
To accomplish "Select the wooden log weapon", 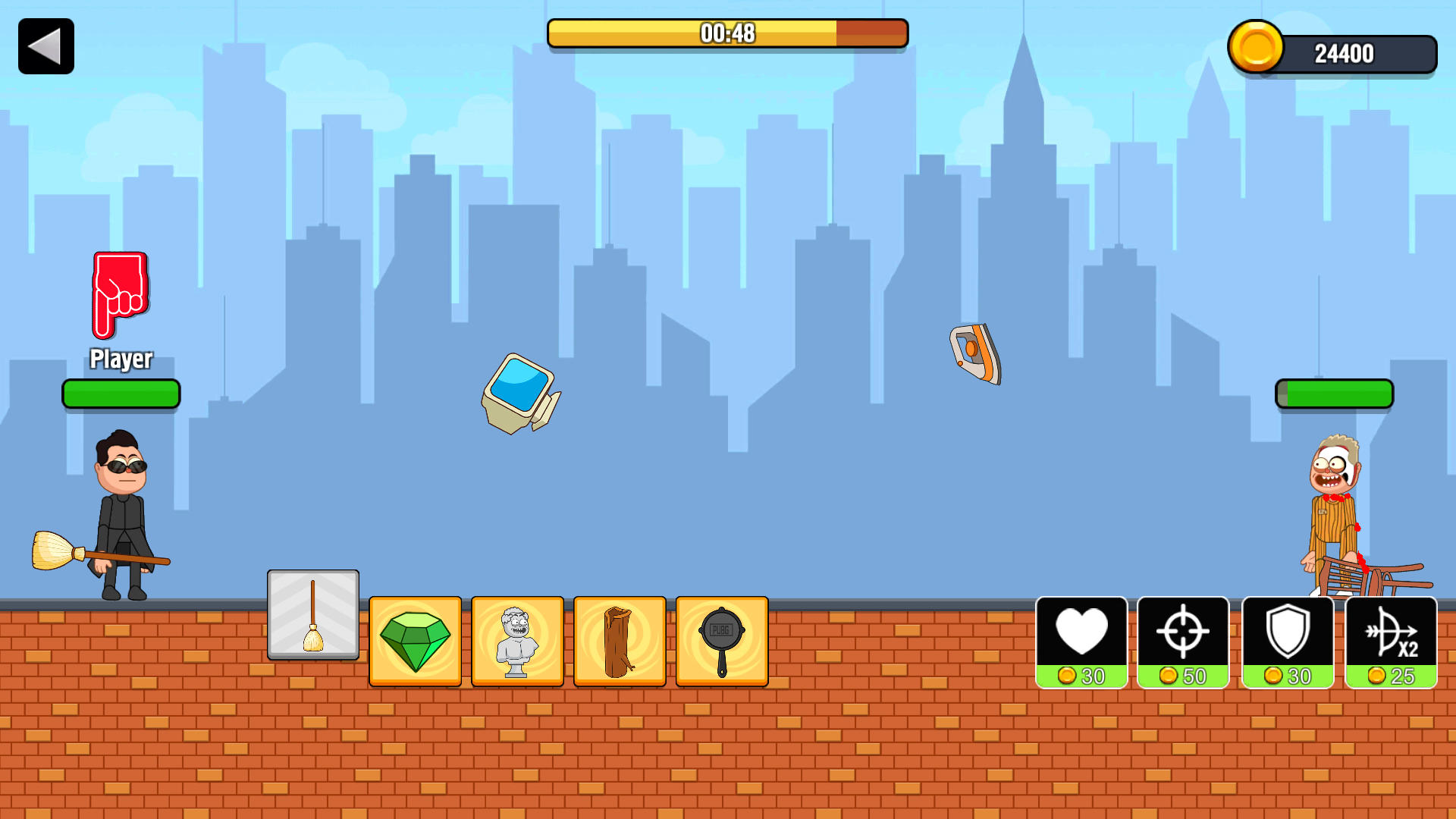I will click(x=619, y=641).
